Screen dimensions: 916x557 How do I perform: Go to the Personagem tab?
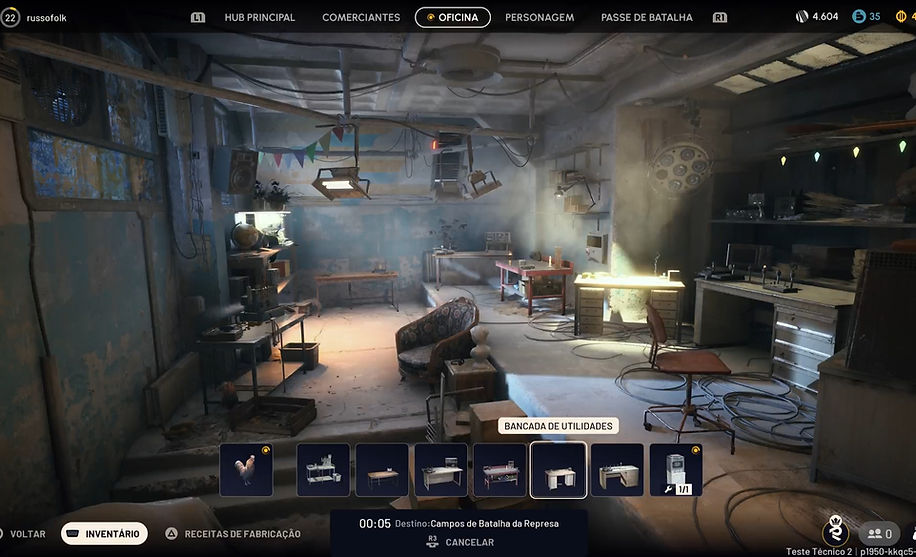(x=539, y=17)
